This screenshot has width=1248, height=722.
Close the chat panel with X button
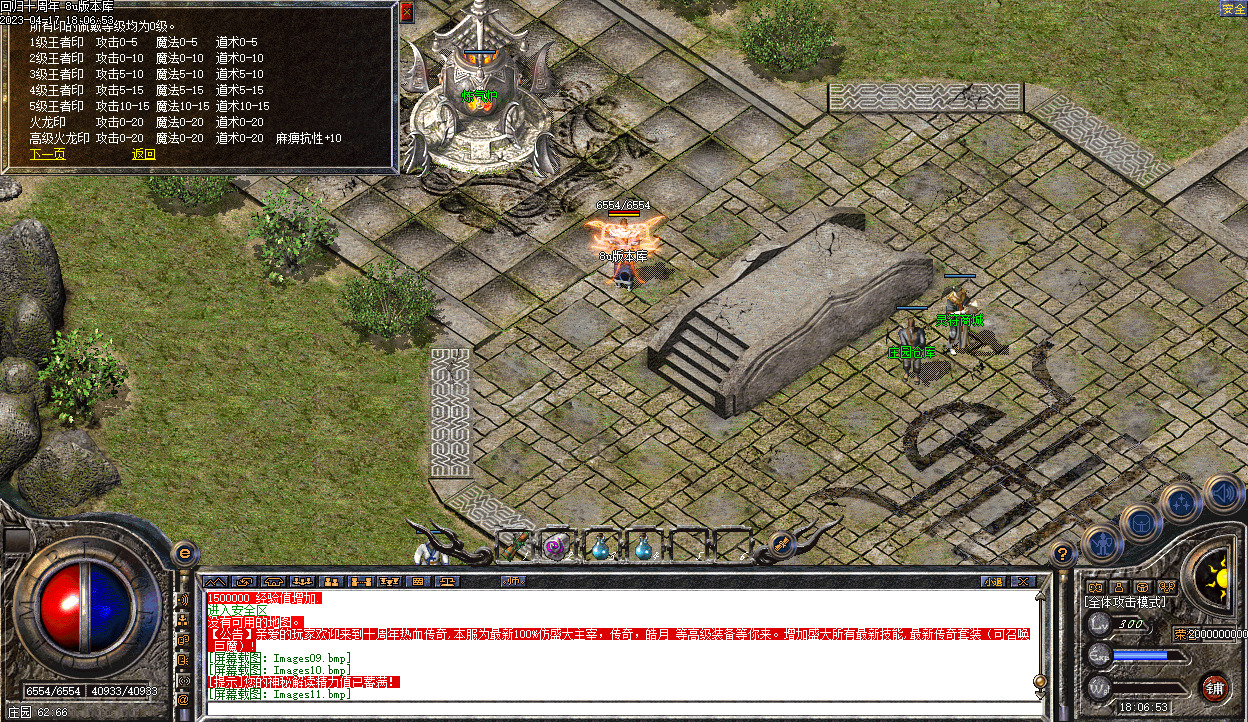(x=1021, y=581)
